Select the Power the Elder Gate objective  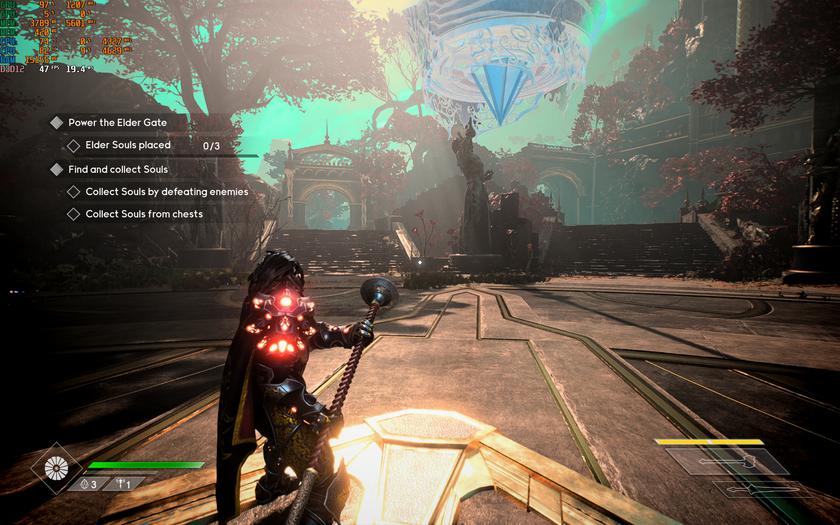pyautogui.click(x=116, y=122)
